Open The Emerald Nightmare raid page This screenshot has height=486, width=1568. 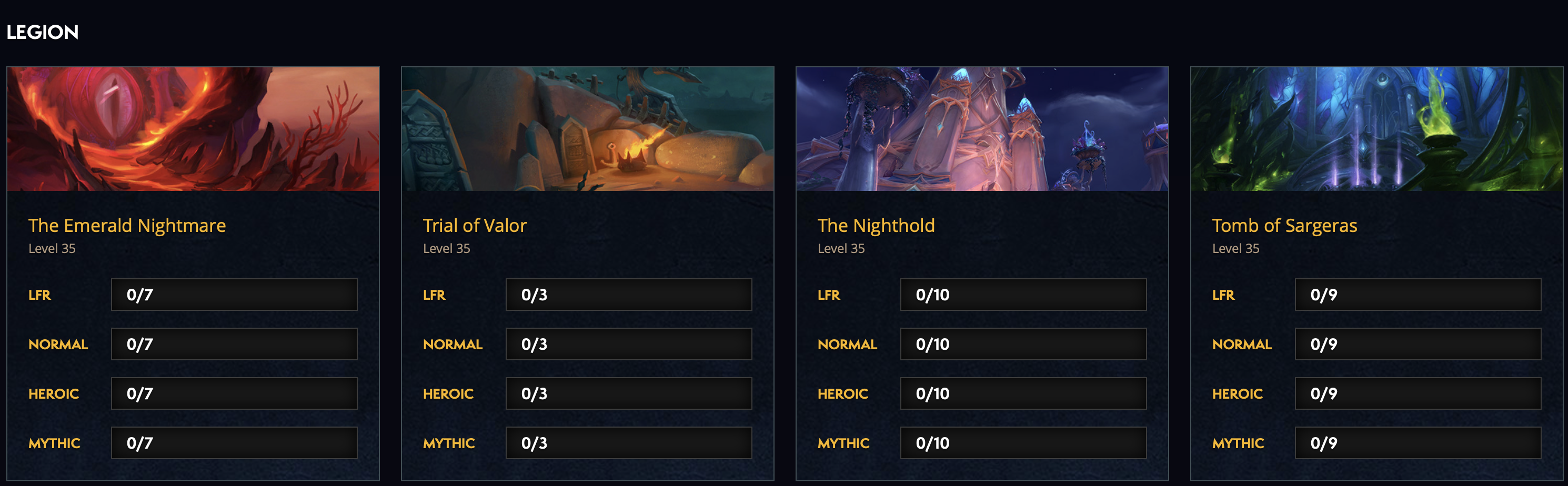(127, 225)
